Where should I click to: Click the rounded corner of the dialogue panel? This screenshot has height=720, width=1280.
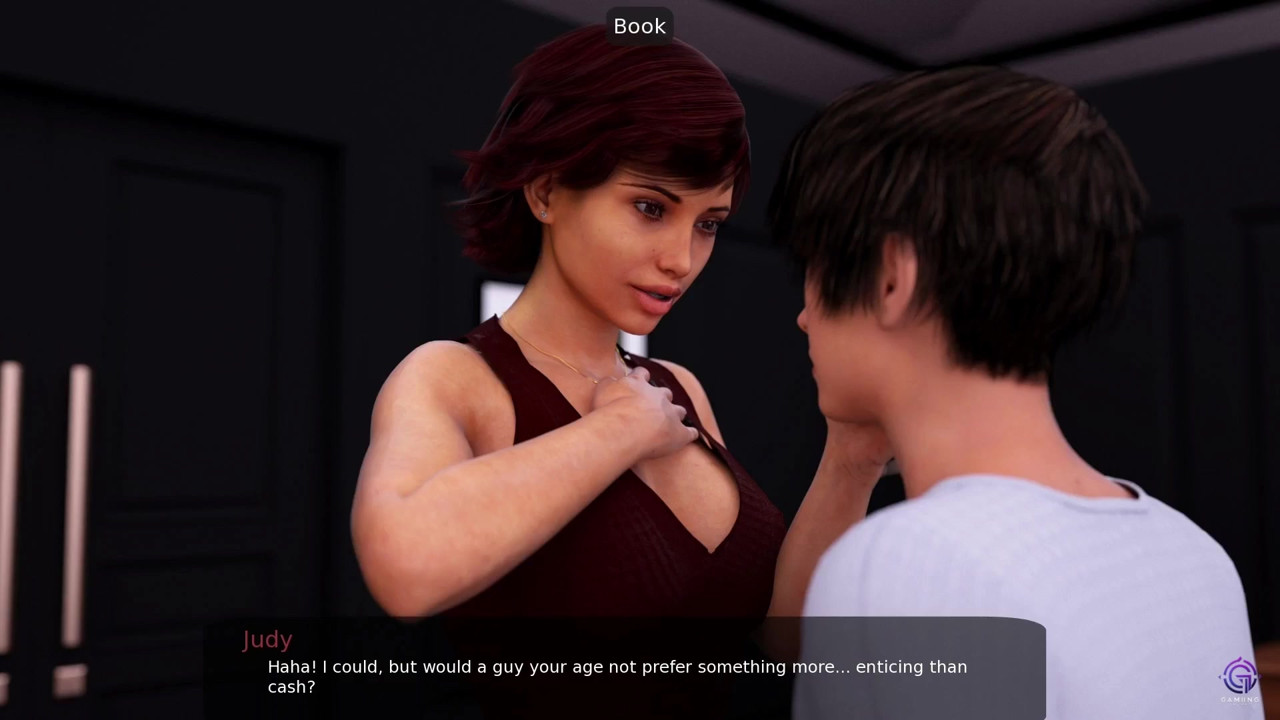click(x=1035, y=625)
